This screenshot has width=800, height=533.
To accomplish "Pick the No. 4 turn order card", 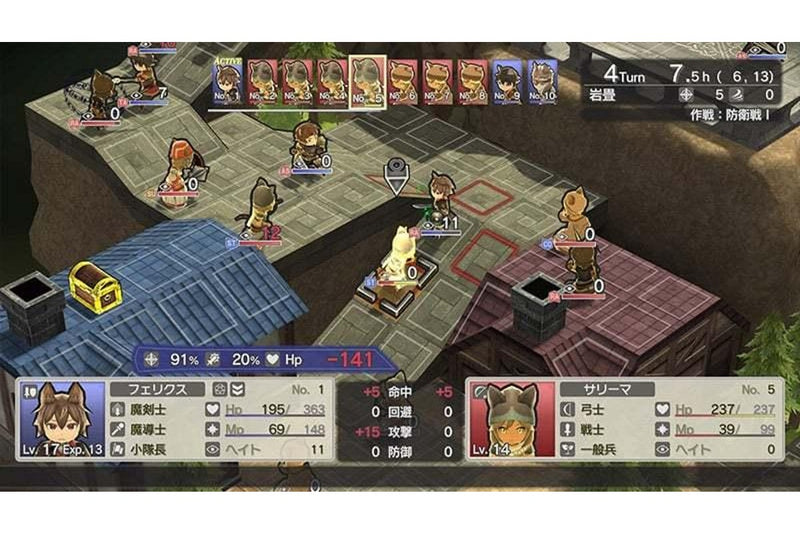I will [x=332, y=83].
